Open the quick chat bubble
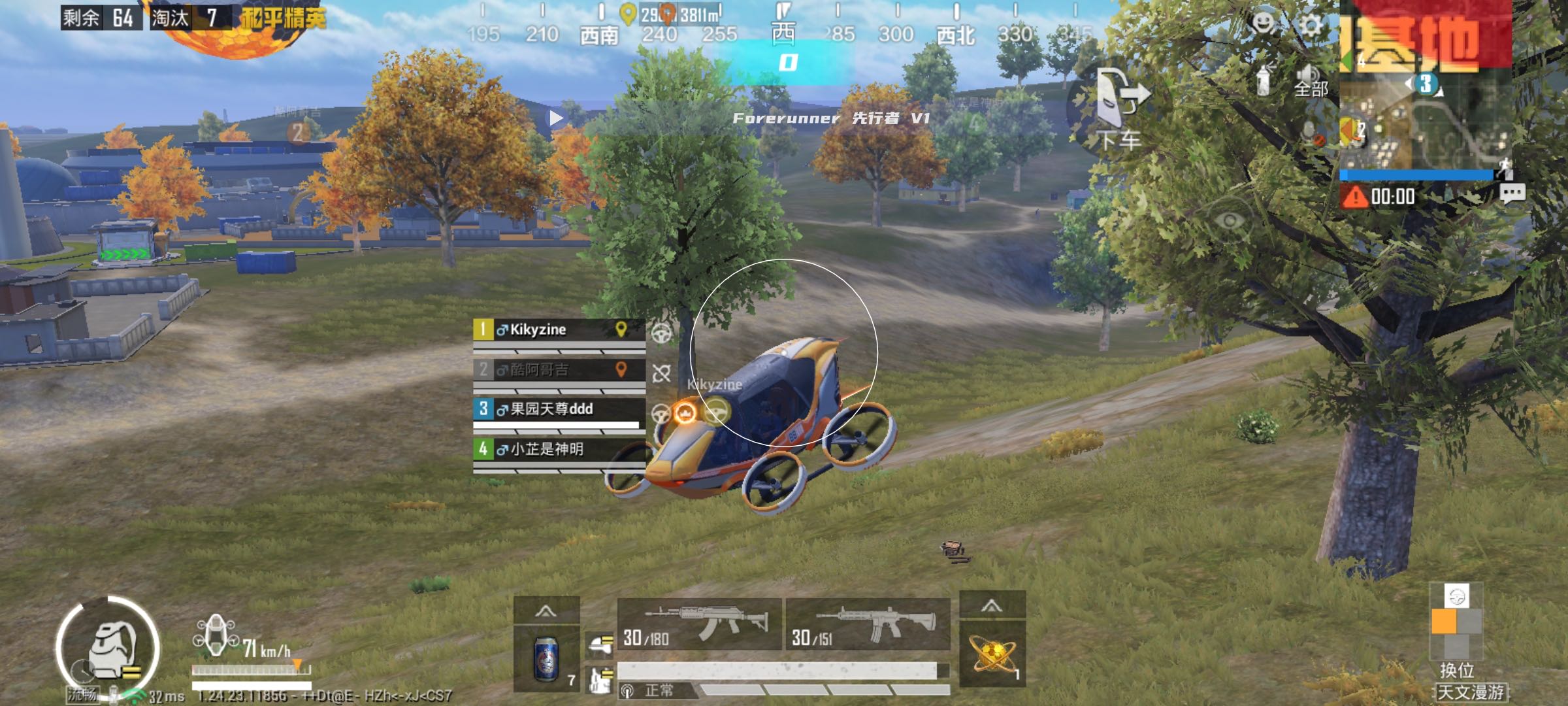This screenshot has width=1568, height=706. pos(1512,194)
